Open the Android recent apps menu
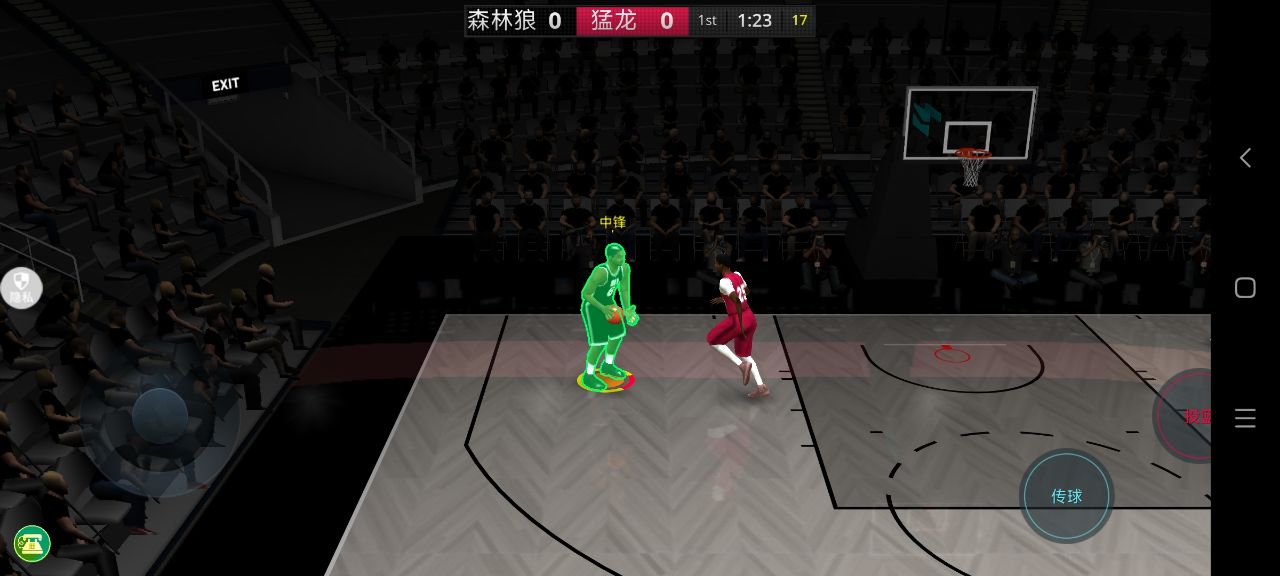 coord(1245,418)
